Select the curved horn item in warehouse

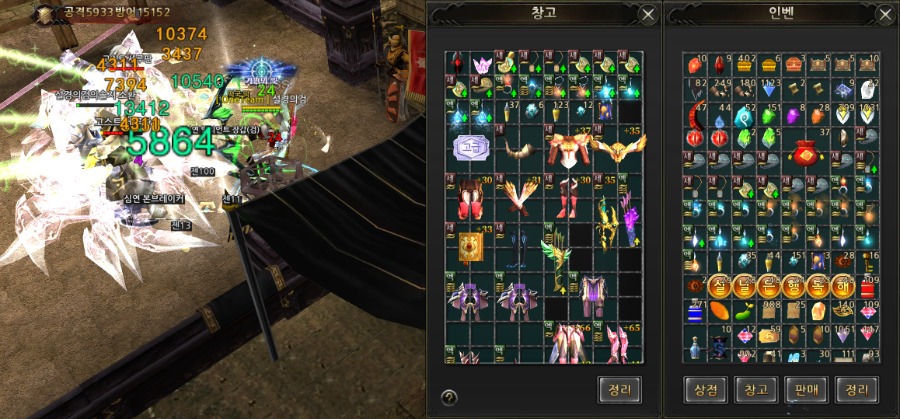pyautogui.click(x=519, y=149)
